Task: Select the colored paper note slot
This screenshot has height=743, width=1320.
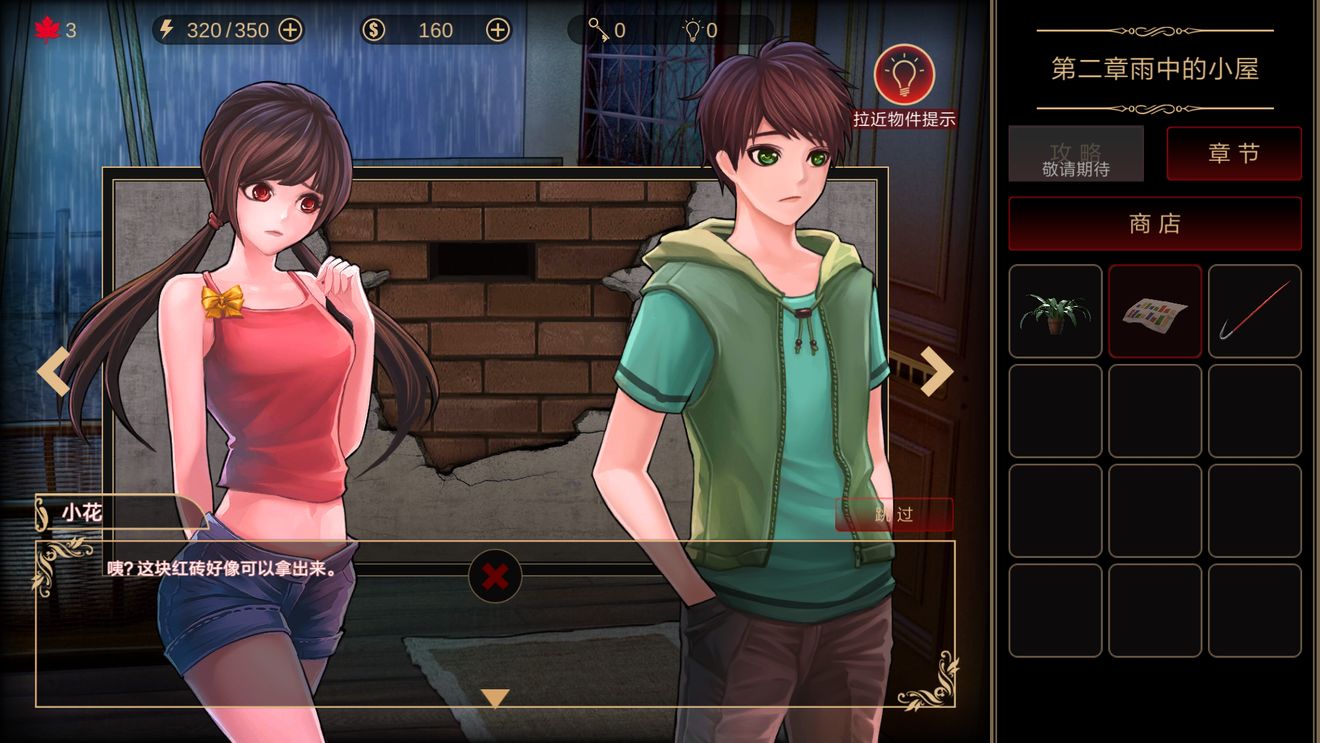Action: click(1155, 311)
